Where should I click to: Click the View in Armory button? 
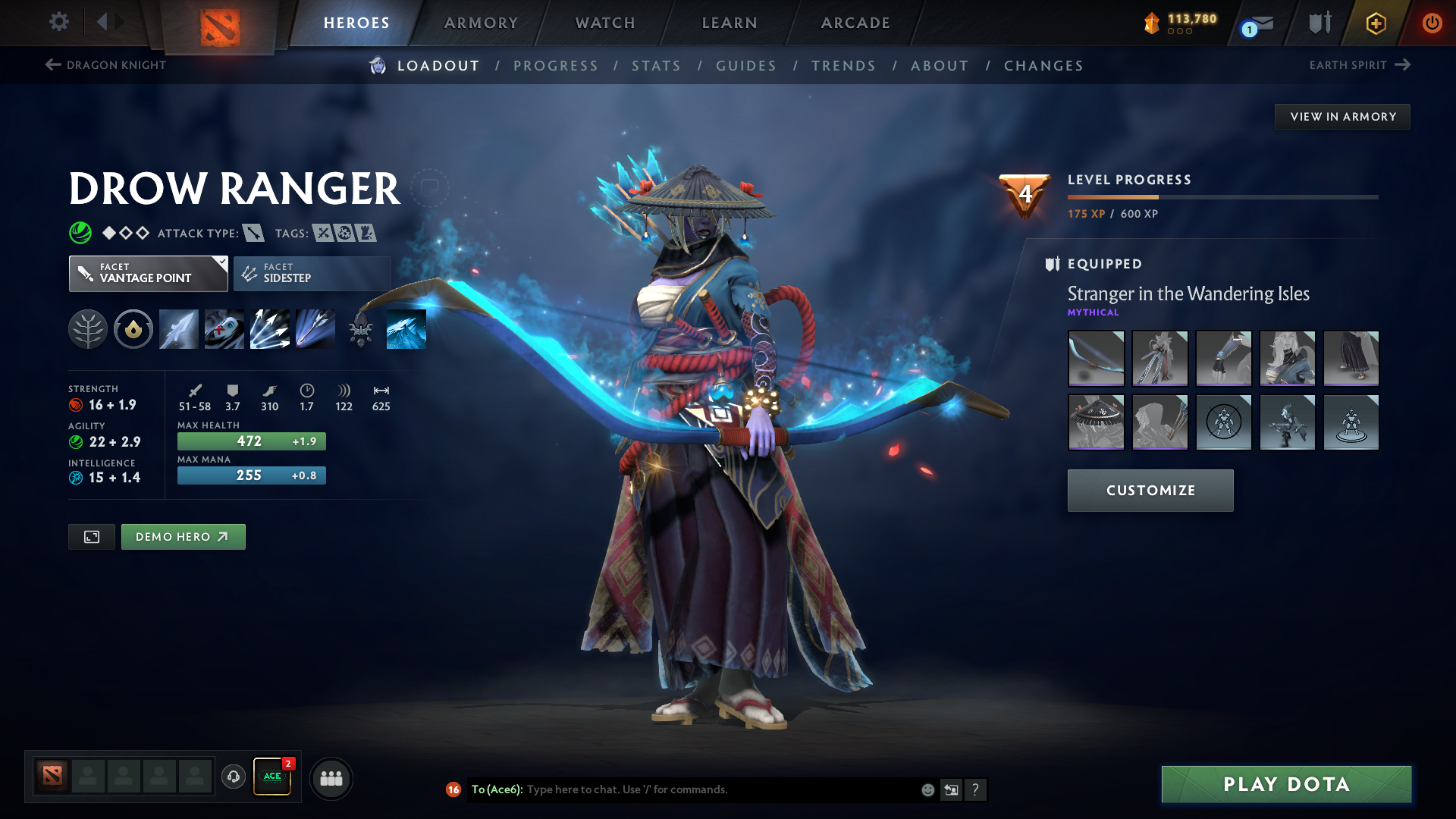tap(1342, 117)
